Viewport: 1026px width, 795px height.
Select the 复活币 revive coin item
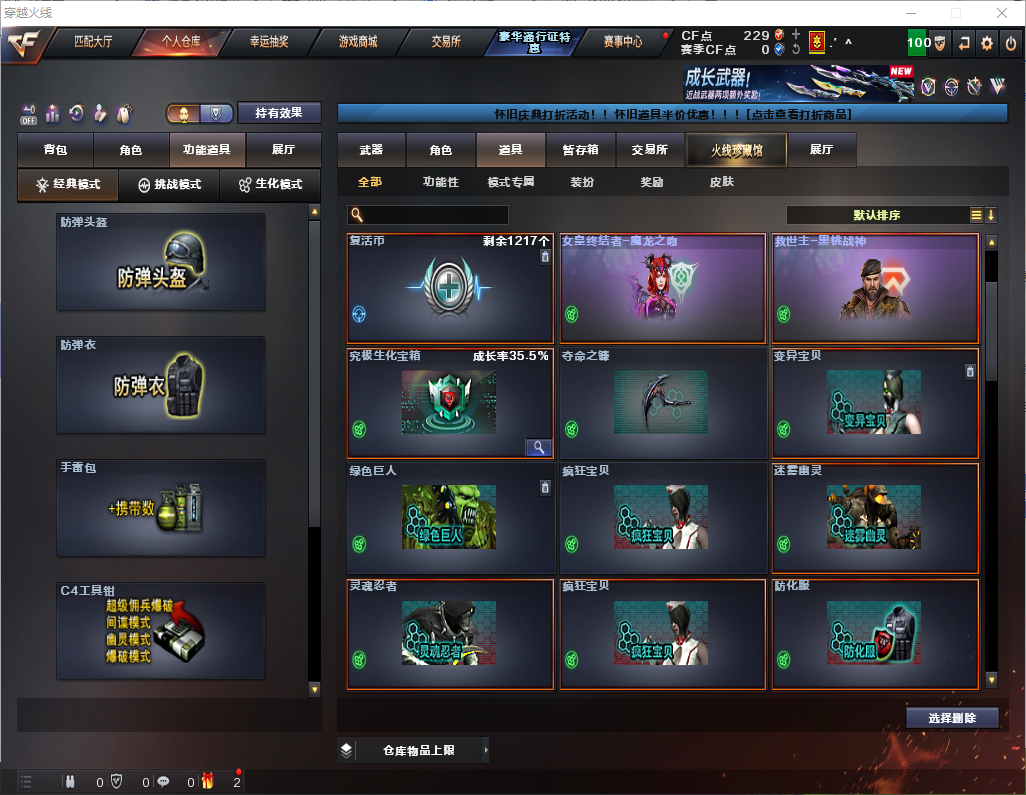pyautogui.click(x=450, y=289)
